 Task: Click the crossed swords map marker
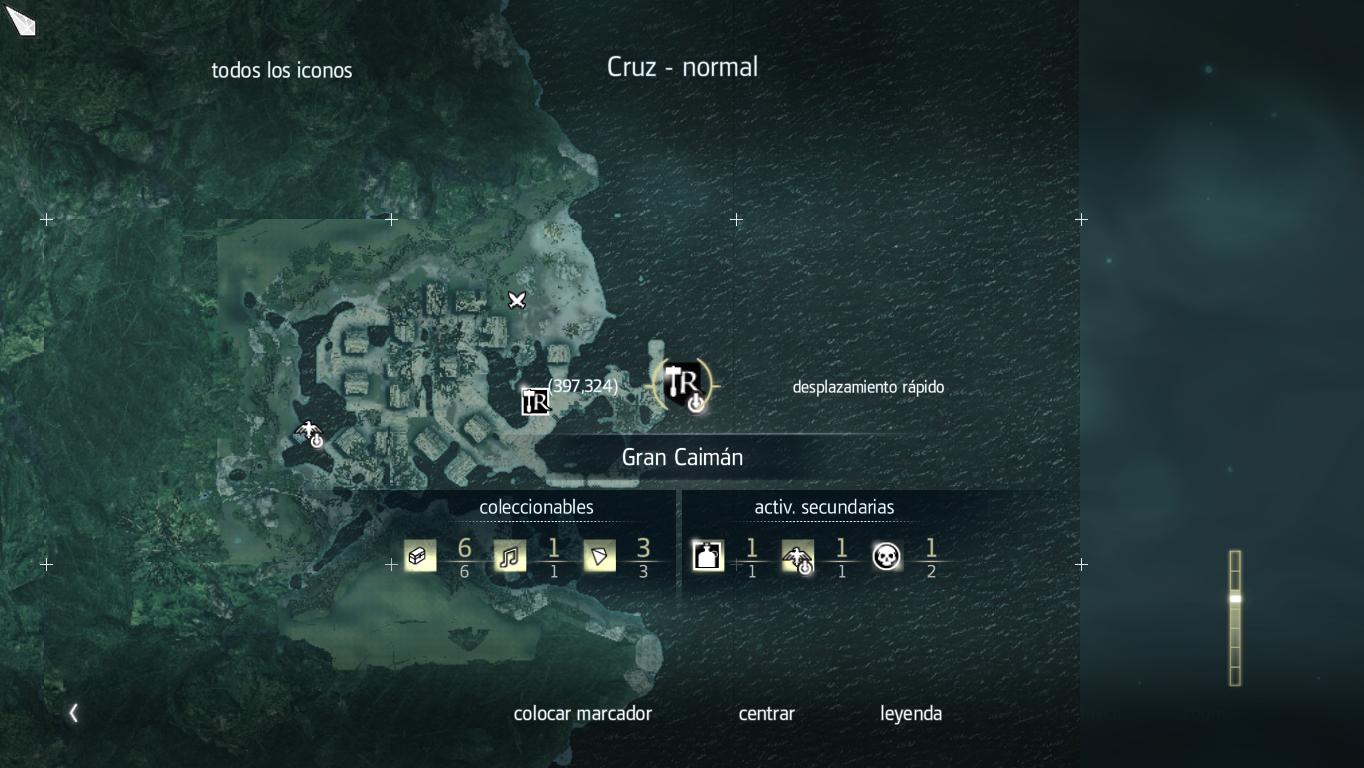(x=516, y=300)
